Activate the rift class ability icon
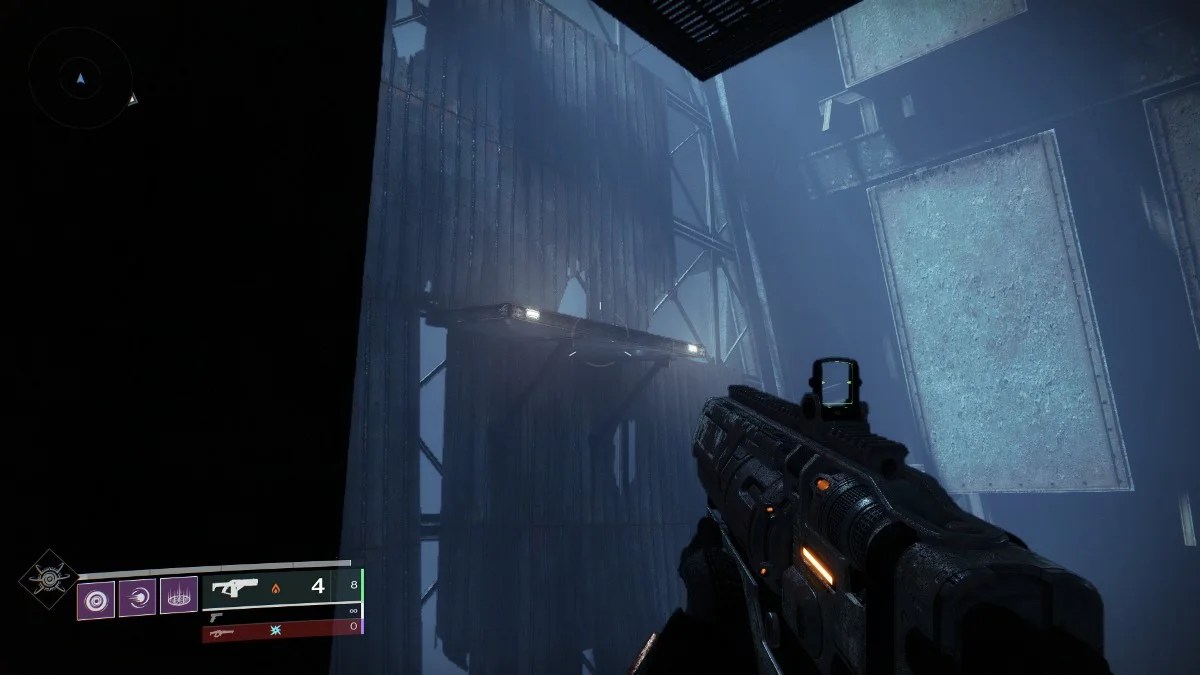Viewport: 1200px width, 675px height. coord(179,597)
